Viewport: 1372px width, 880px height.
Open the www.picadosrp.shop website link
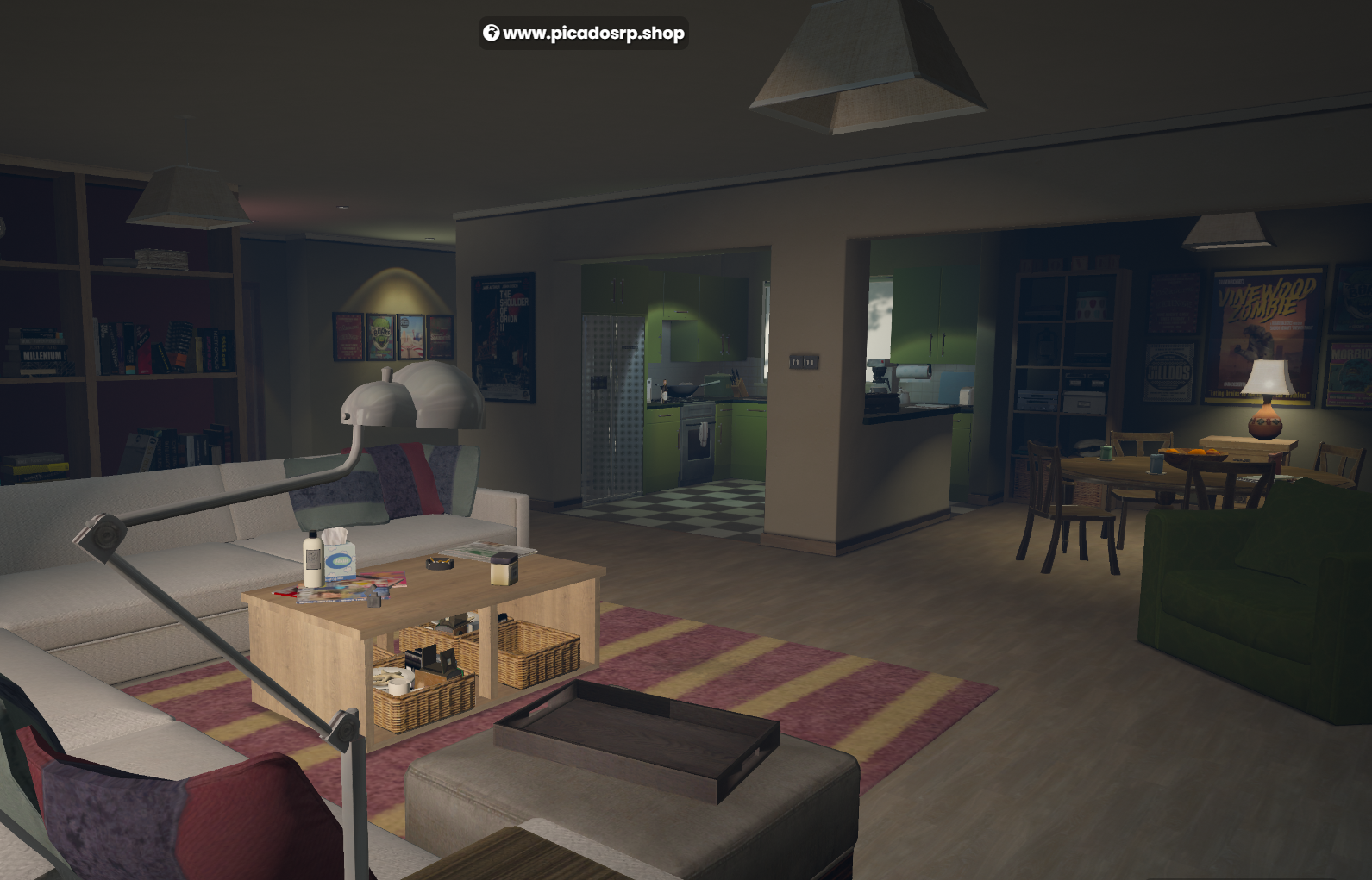click(584, 34)
